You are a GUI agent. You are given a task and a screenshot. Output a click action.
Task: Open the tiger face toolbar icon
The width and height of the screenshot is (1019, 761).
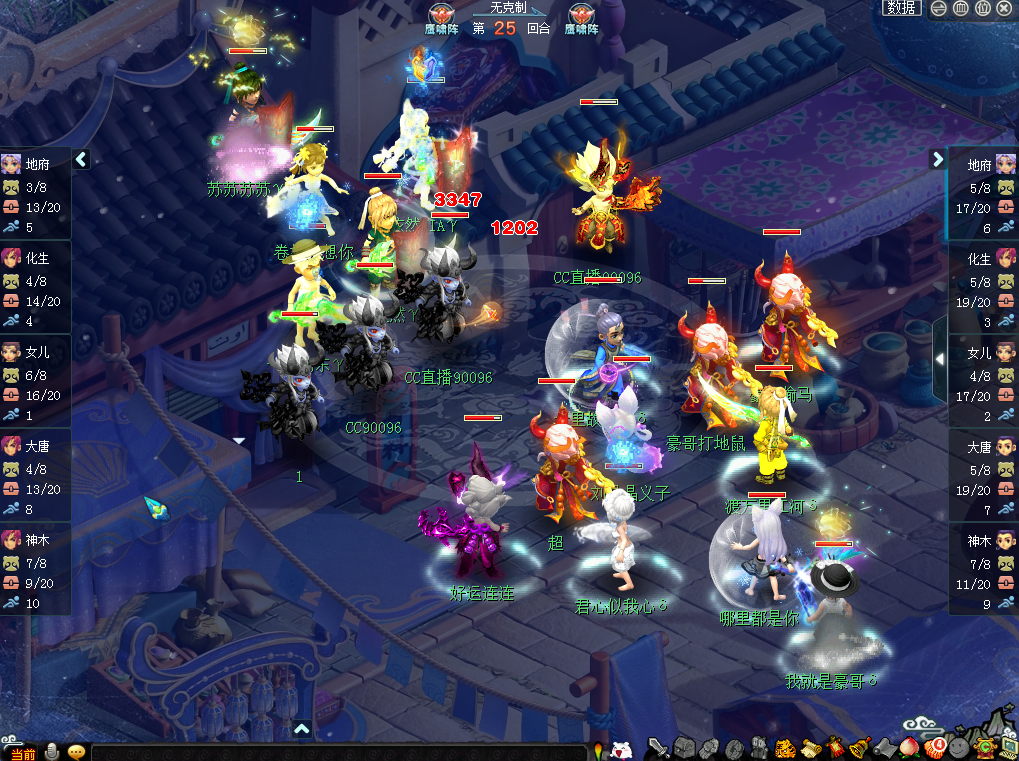pyautogui.click(x=785, y=747)
